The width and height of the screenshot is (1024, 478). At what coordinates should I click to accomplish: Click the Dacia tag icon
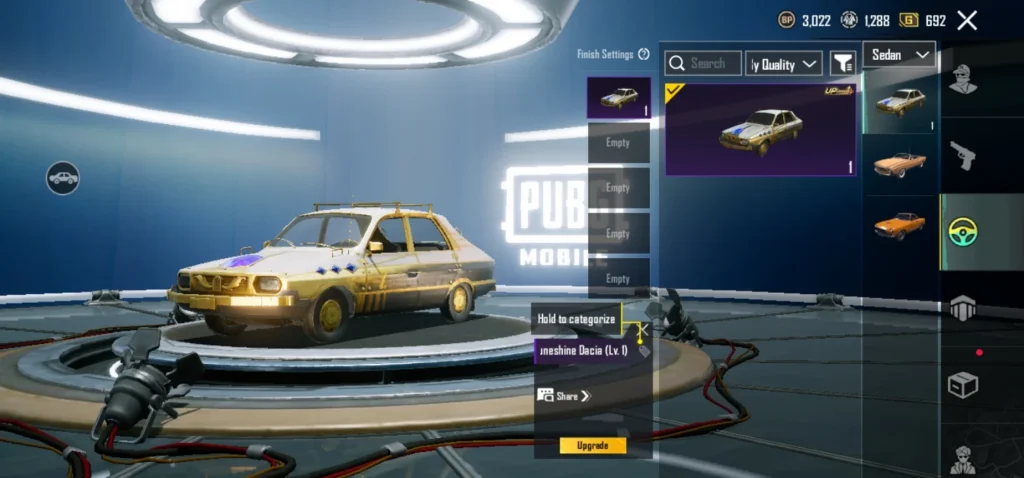644,352
